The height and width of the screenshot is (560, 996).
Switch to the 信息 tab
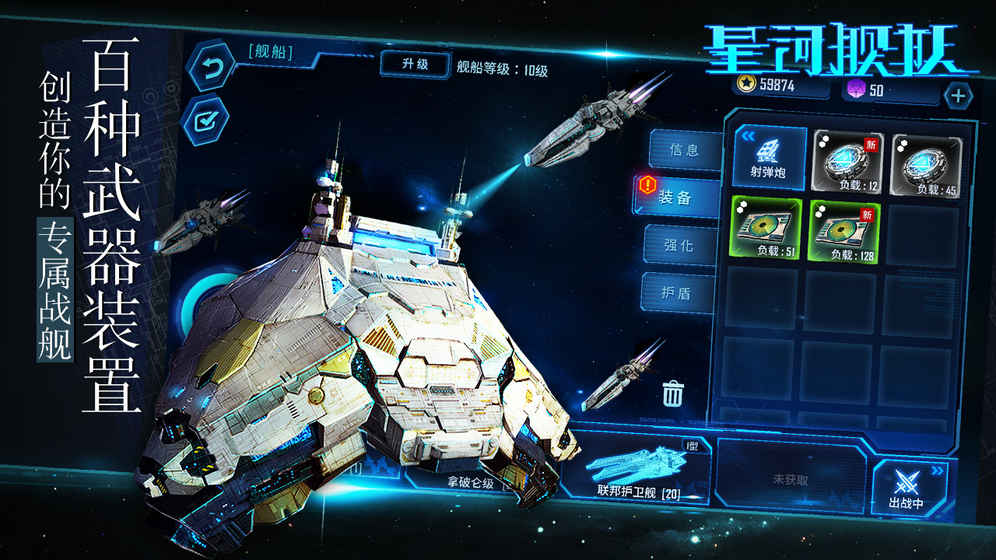(x=683, y=151)
